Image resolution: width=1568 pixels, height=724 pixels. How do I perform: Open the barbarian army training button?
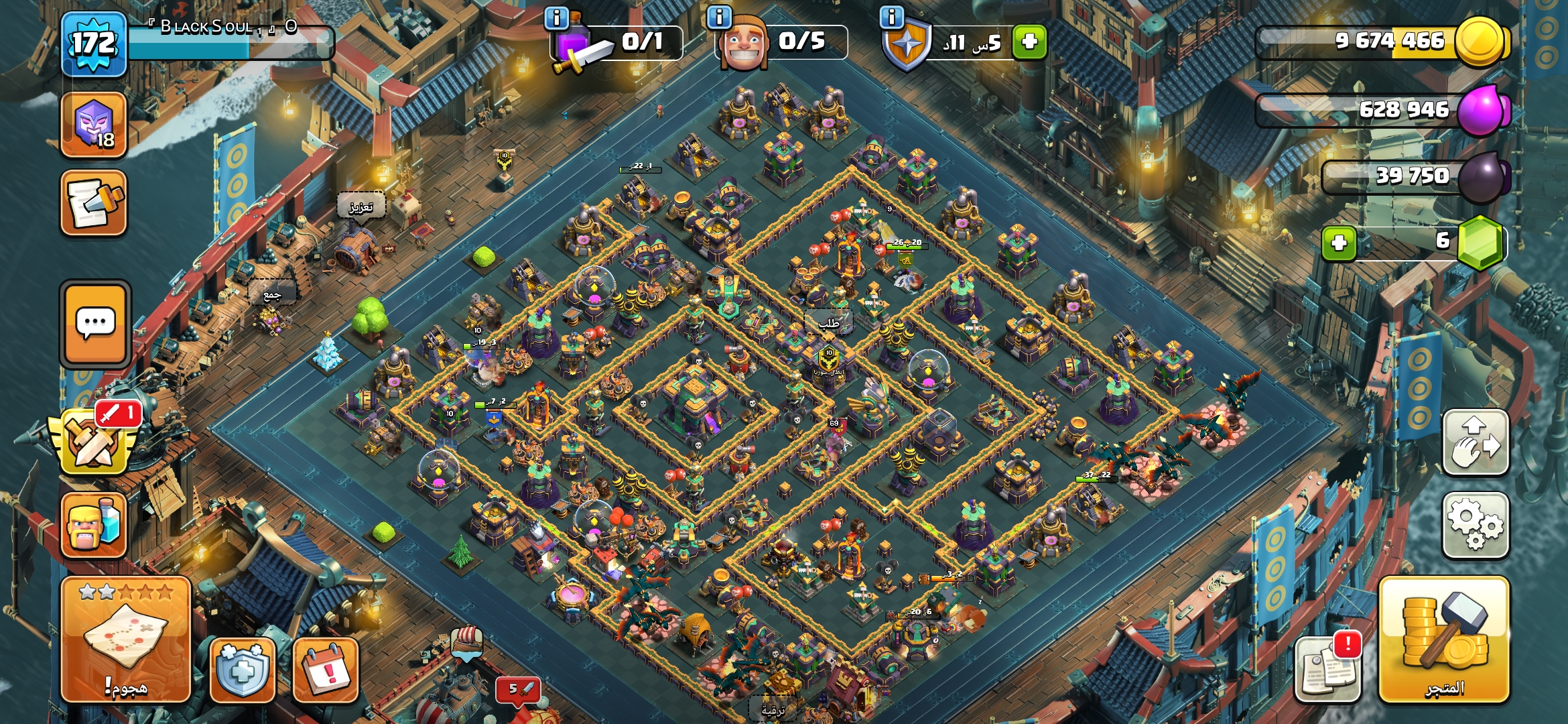tap(94, 525)
